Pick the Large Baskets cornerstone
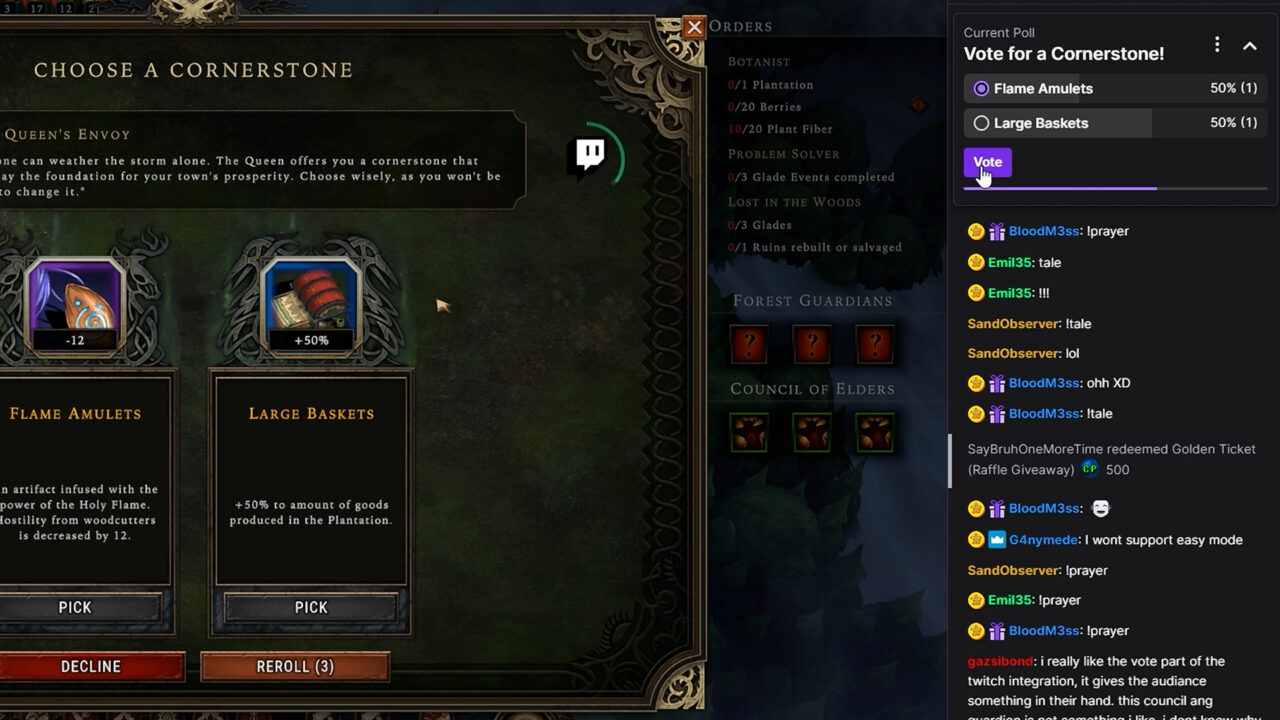The image size is (1280, 720). [x=310, y=607]
